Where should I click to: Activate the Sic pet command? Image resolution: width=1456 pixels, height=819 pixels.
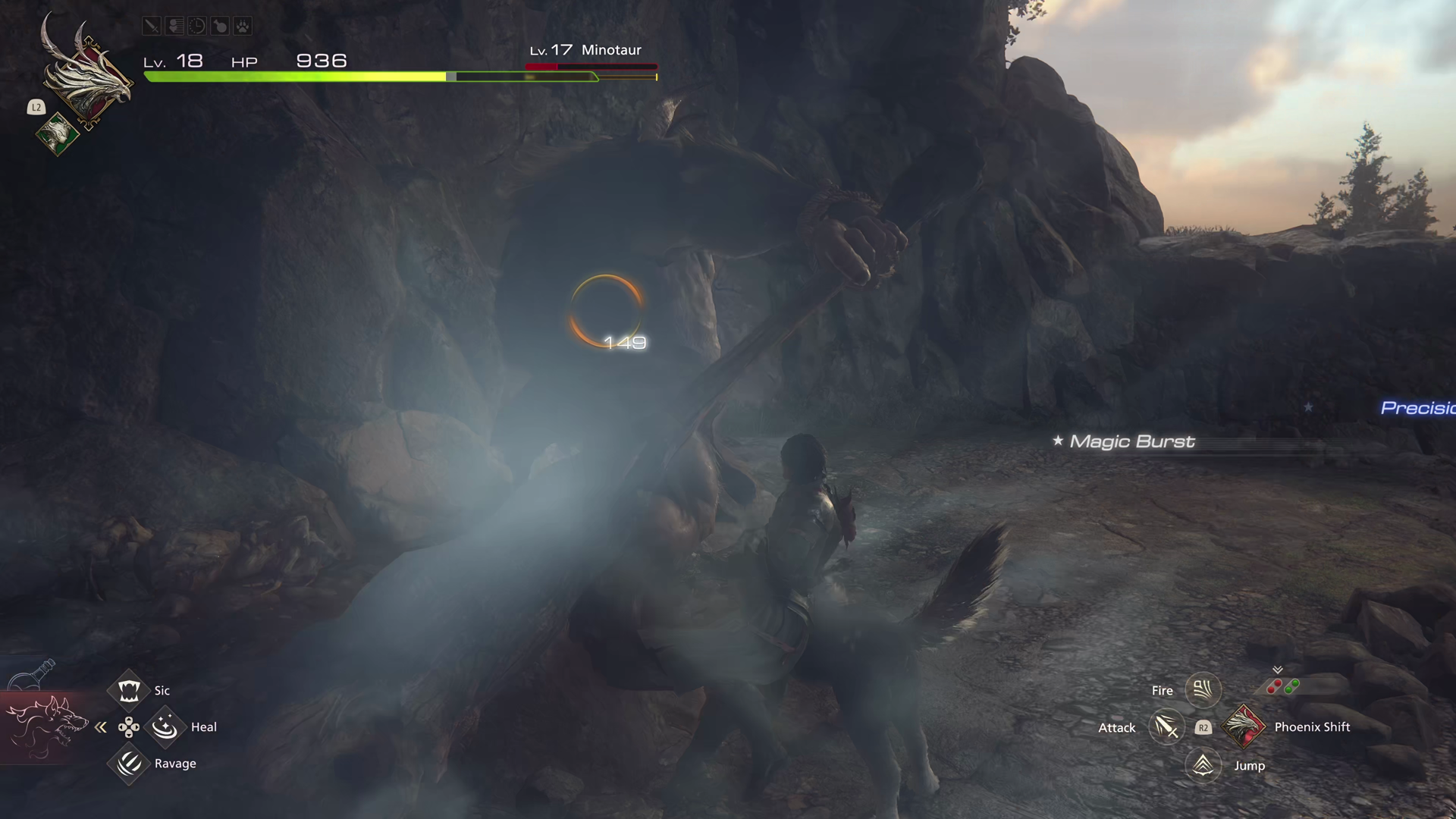[129, 690]
